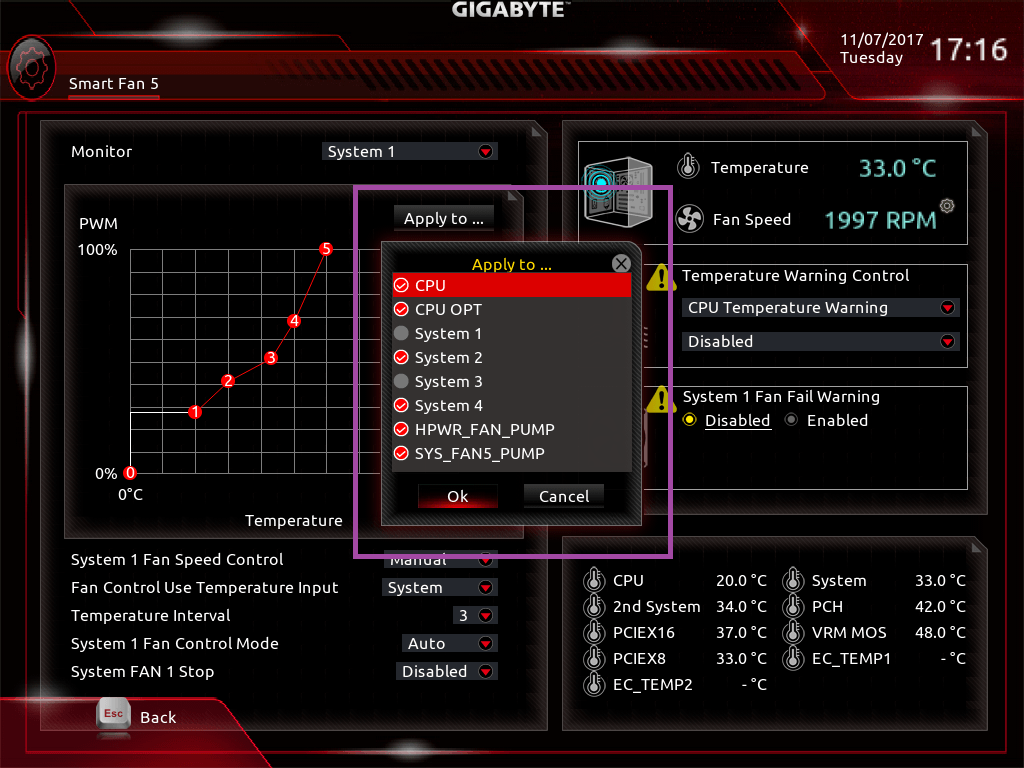Check the System 1 fan option
The image size is (1024, 768).
point(402,334)
